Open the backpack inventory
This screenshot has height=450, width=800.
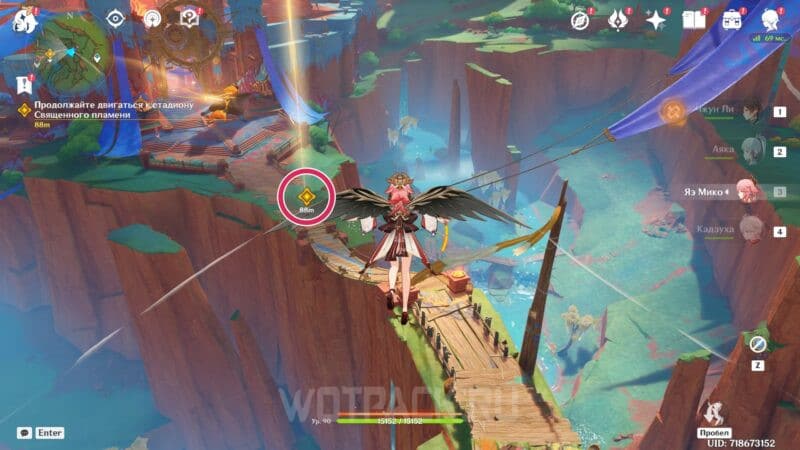(732, 20)
